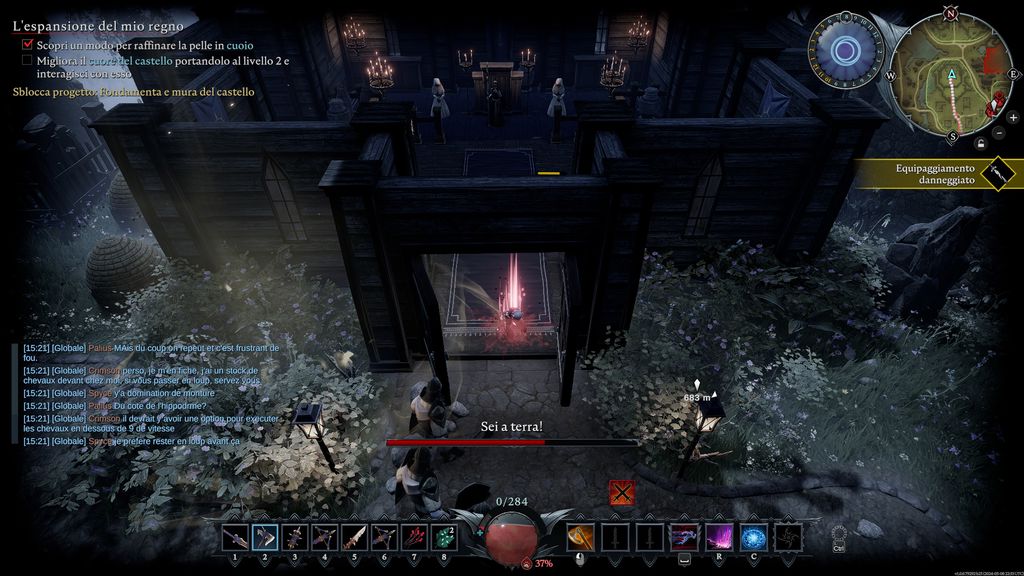Activate the red-blue dash ability icon
The image size is (1024, 576).
click(x=684, y=537)
